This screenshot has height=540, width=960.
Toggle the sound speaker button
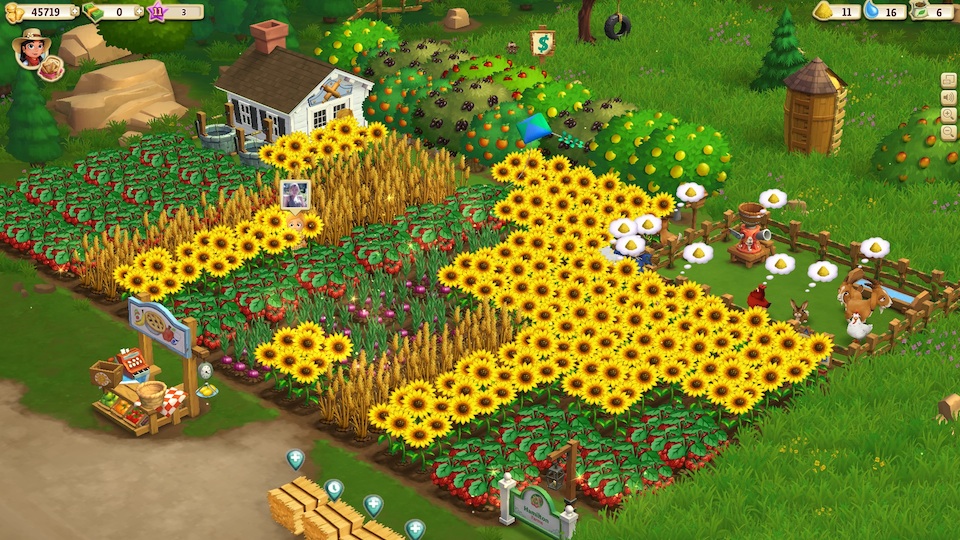(948, 98)
